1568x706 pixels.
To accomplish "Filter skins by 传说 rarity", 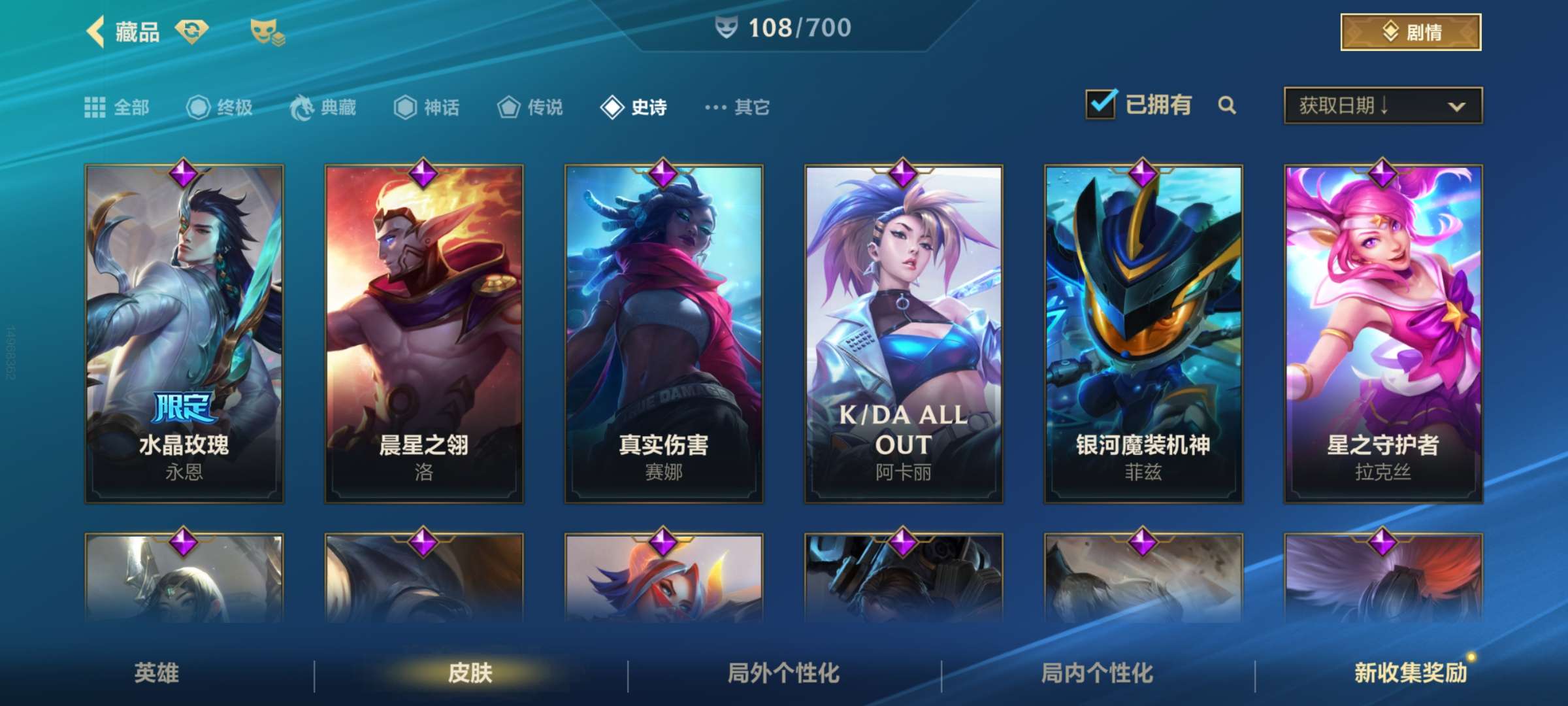I will (x=530, y=107).
